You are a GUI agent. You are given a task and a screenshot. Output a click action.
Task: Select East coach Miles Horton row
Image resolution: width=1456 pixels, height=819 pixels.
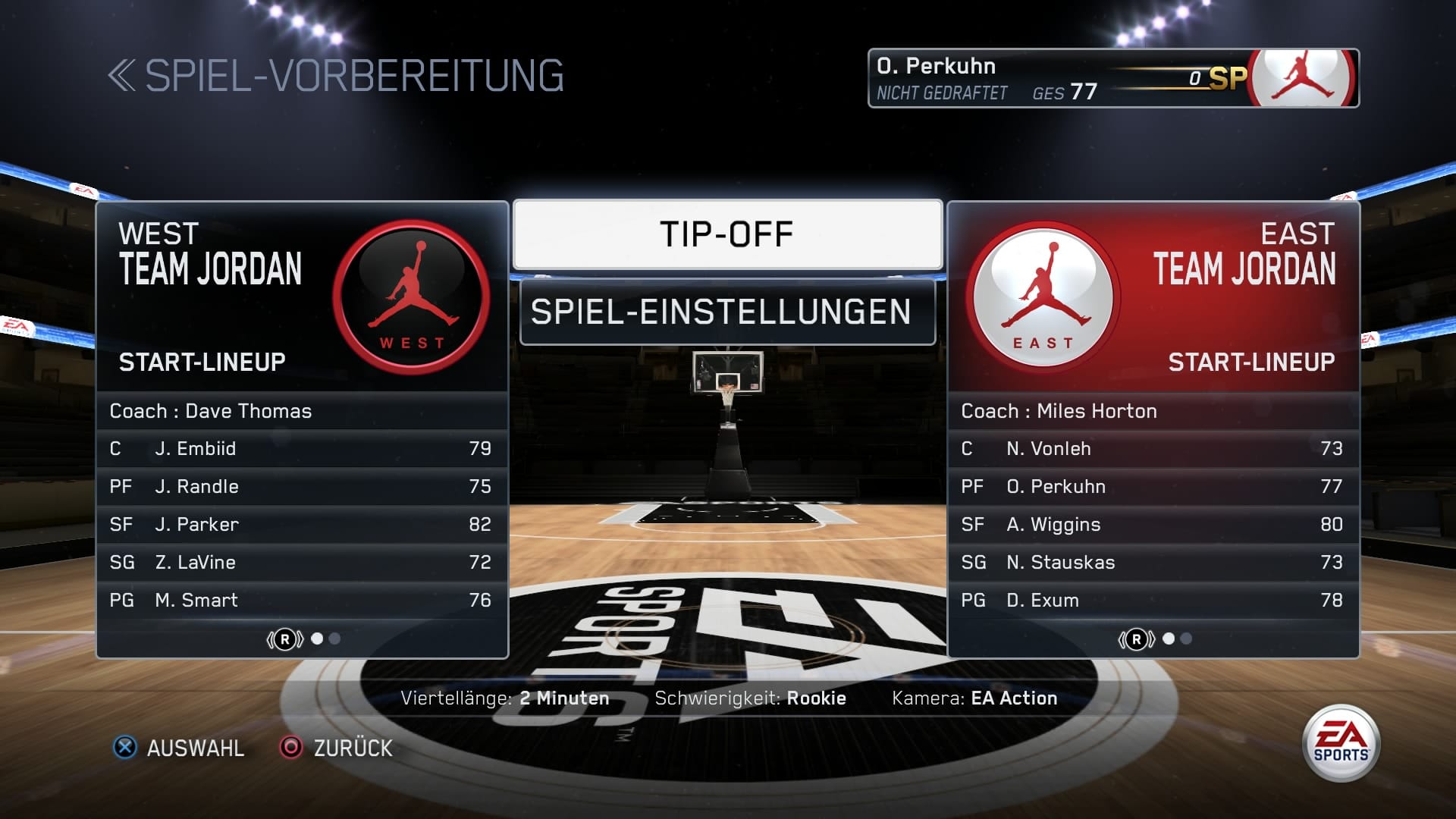1153,411
